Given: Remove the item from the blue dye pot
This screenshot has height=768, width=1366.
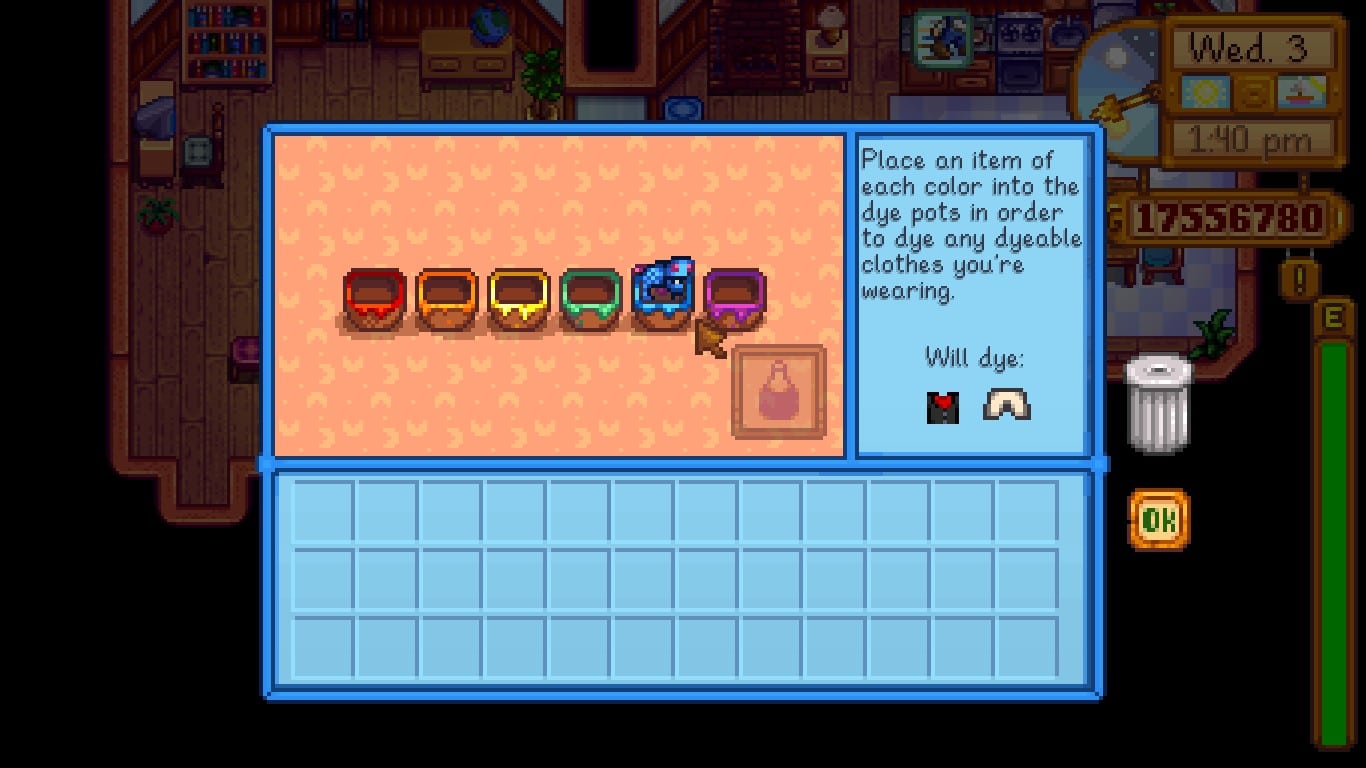Looking at the screenshot, I should coord(664,290).
